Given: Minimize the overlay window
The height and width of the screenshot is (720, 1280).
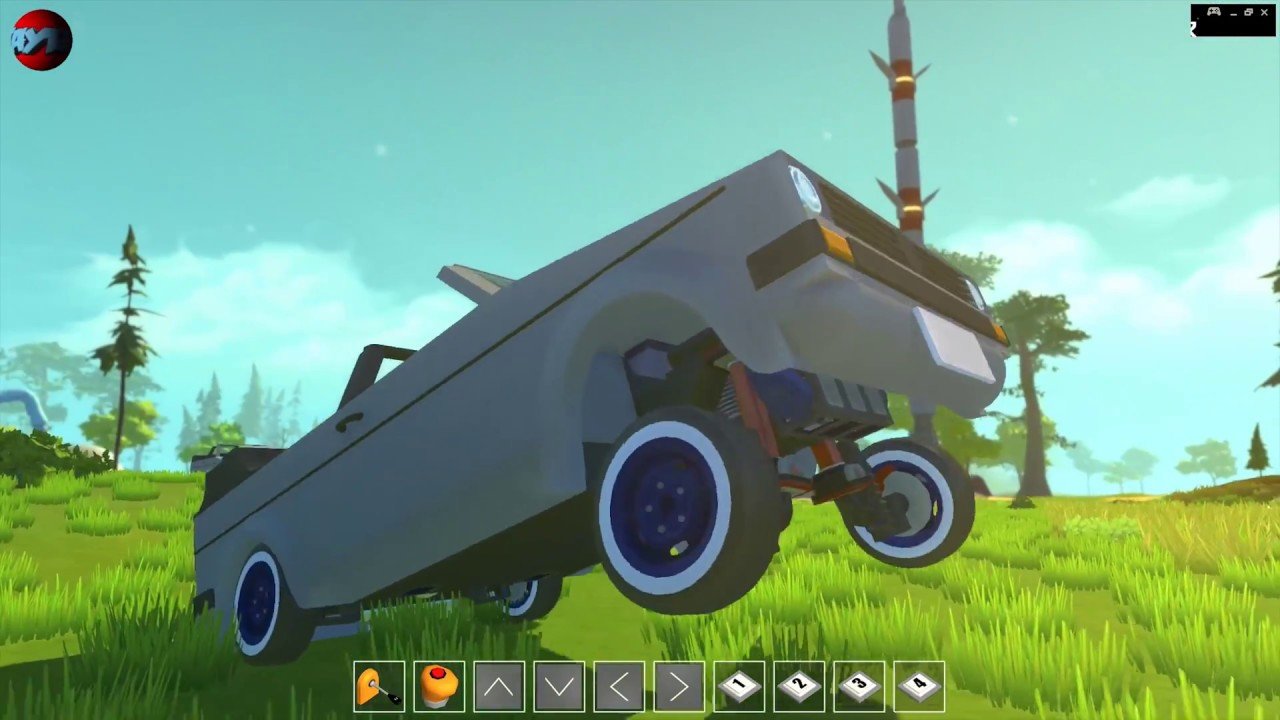Looking at the screenshot, I should [x=1234, y=13].
